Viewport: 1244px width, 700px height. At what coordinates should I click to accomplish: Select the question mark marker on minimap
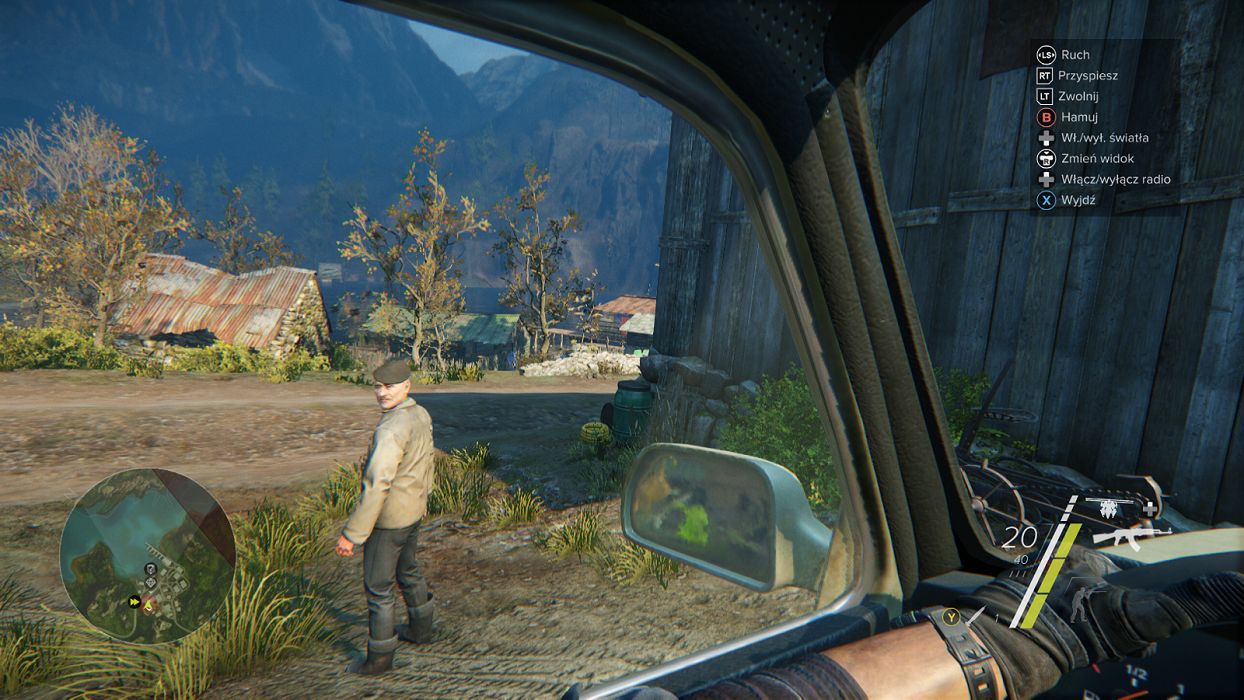tap(150, 568)
